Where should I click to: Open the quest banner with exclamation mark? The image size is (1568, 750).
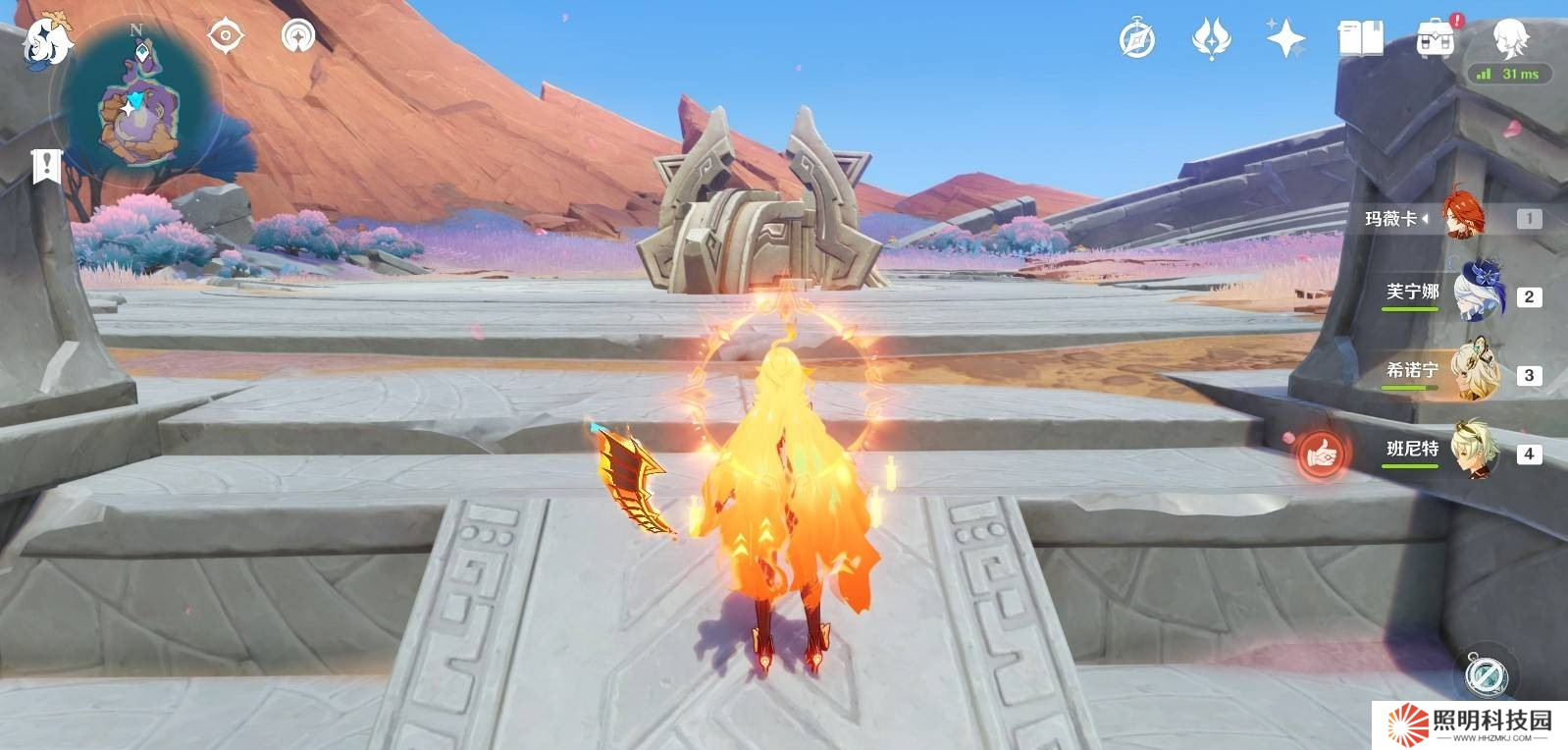(45, 166)
